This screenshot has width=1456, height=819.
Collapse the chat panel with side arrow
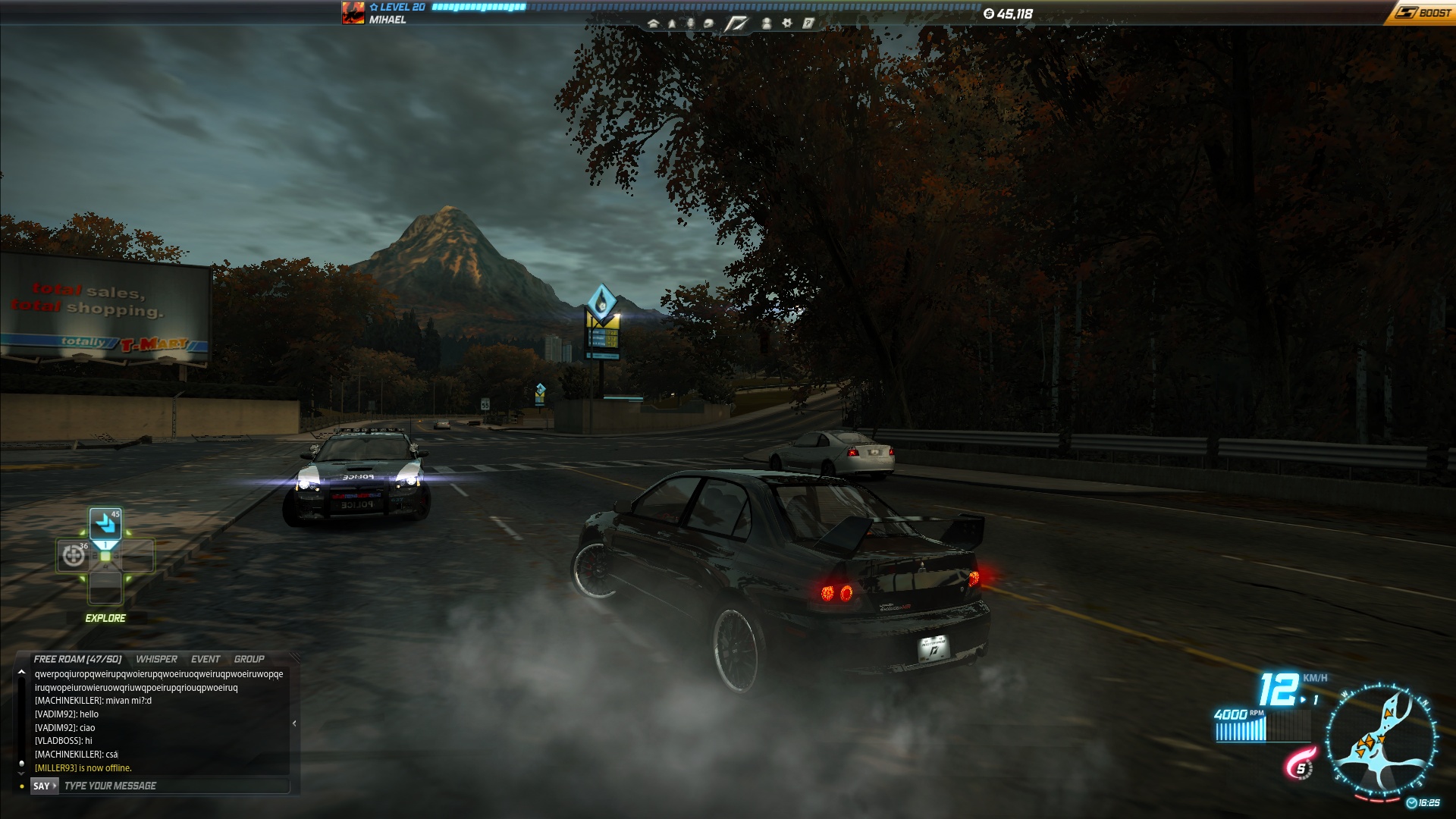pyautogui.click(x=294, y=723)
